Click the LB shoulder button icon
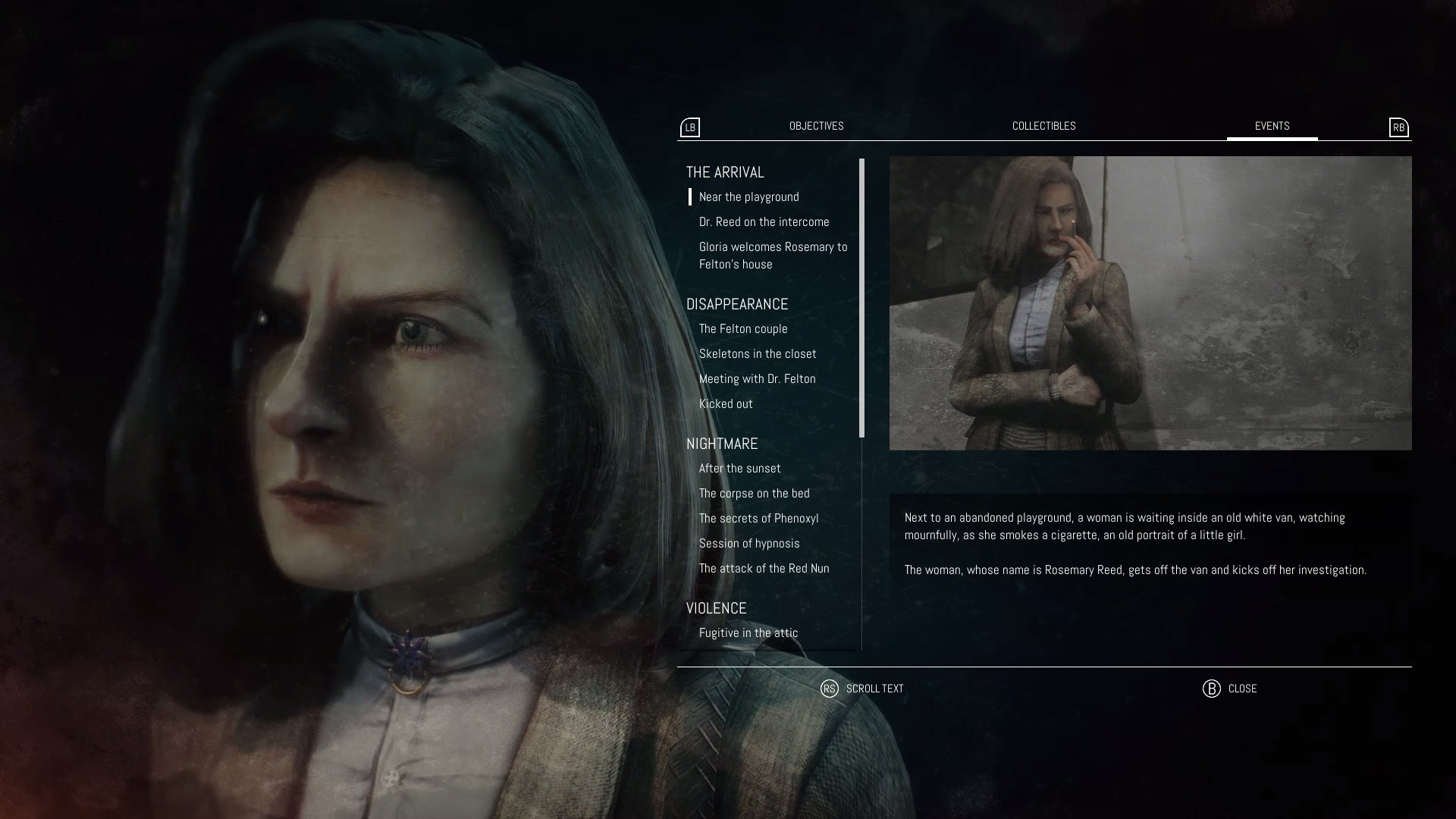Image resolution: width=1456 pixels, height=819 pixels. tap(689, 127)
